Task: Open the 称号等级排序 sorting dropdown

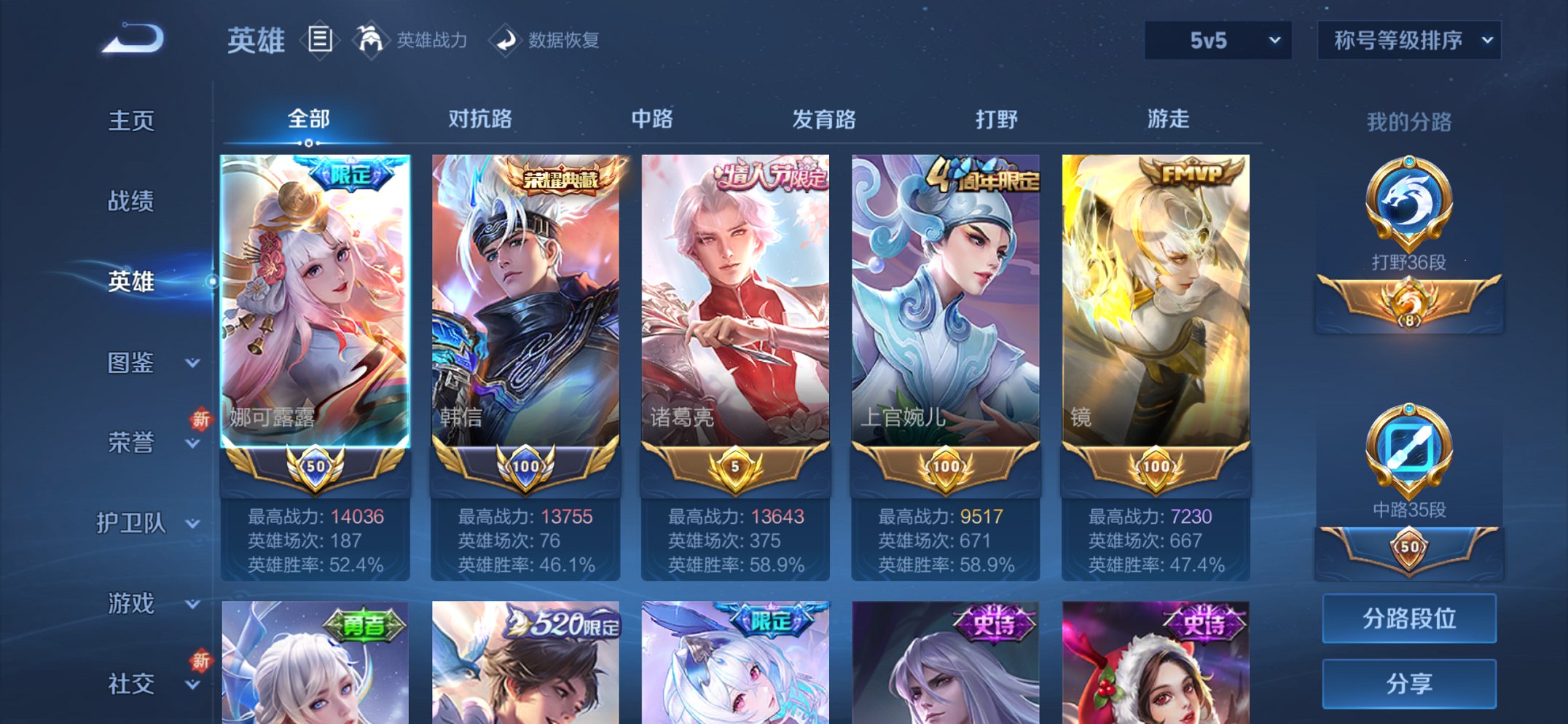Action: tap(1408, 42)
